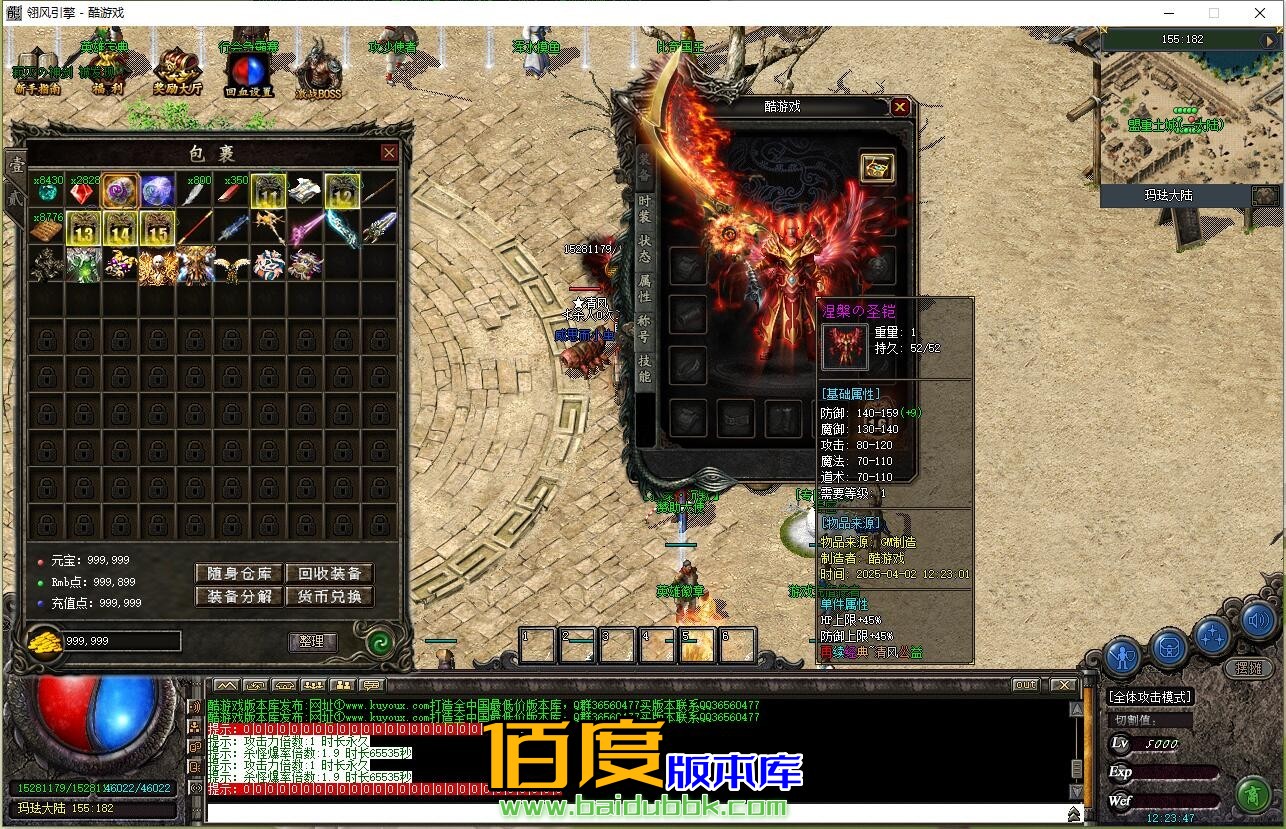Sort the bag with 整理 button
This screenshot has width=1286, height=829.
[312, 641]
